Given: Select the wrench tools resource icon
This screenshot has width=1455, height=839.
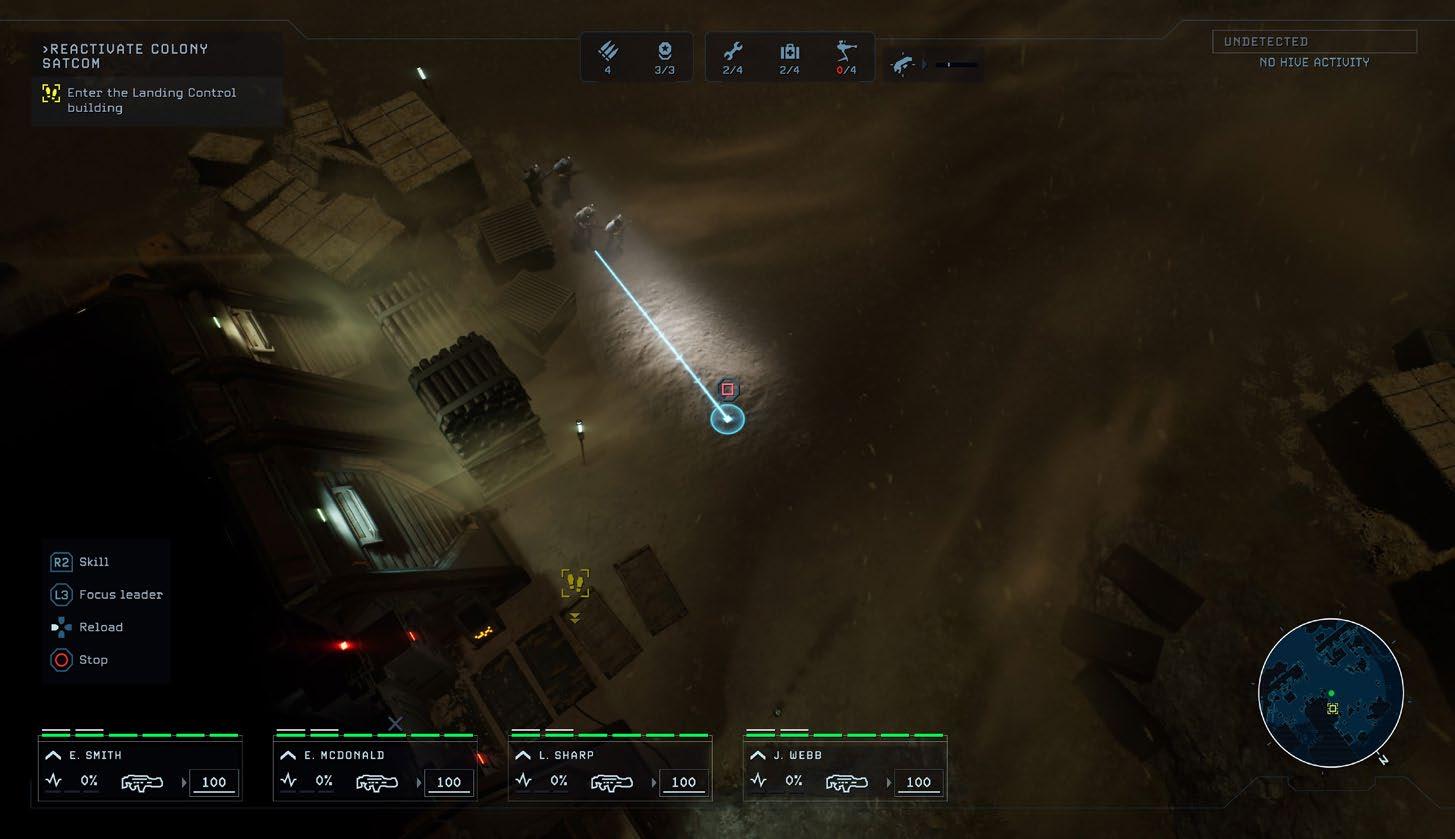Looking at the screenshot, I should pos(733,52).
